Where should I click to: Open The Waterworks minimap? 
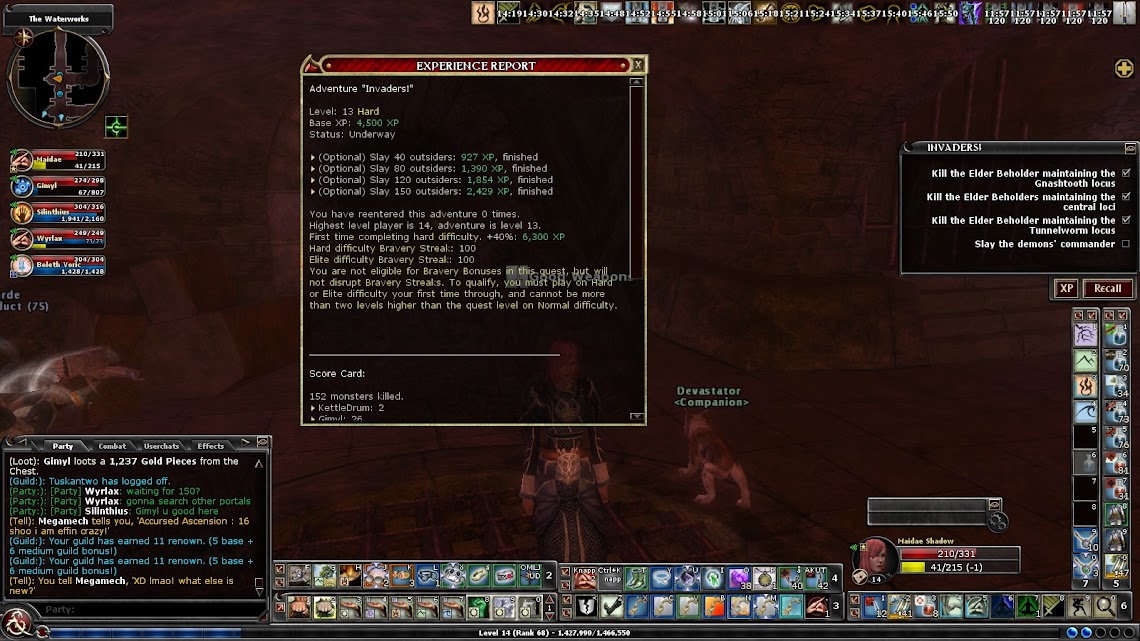(57, 78)
